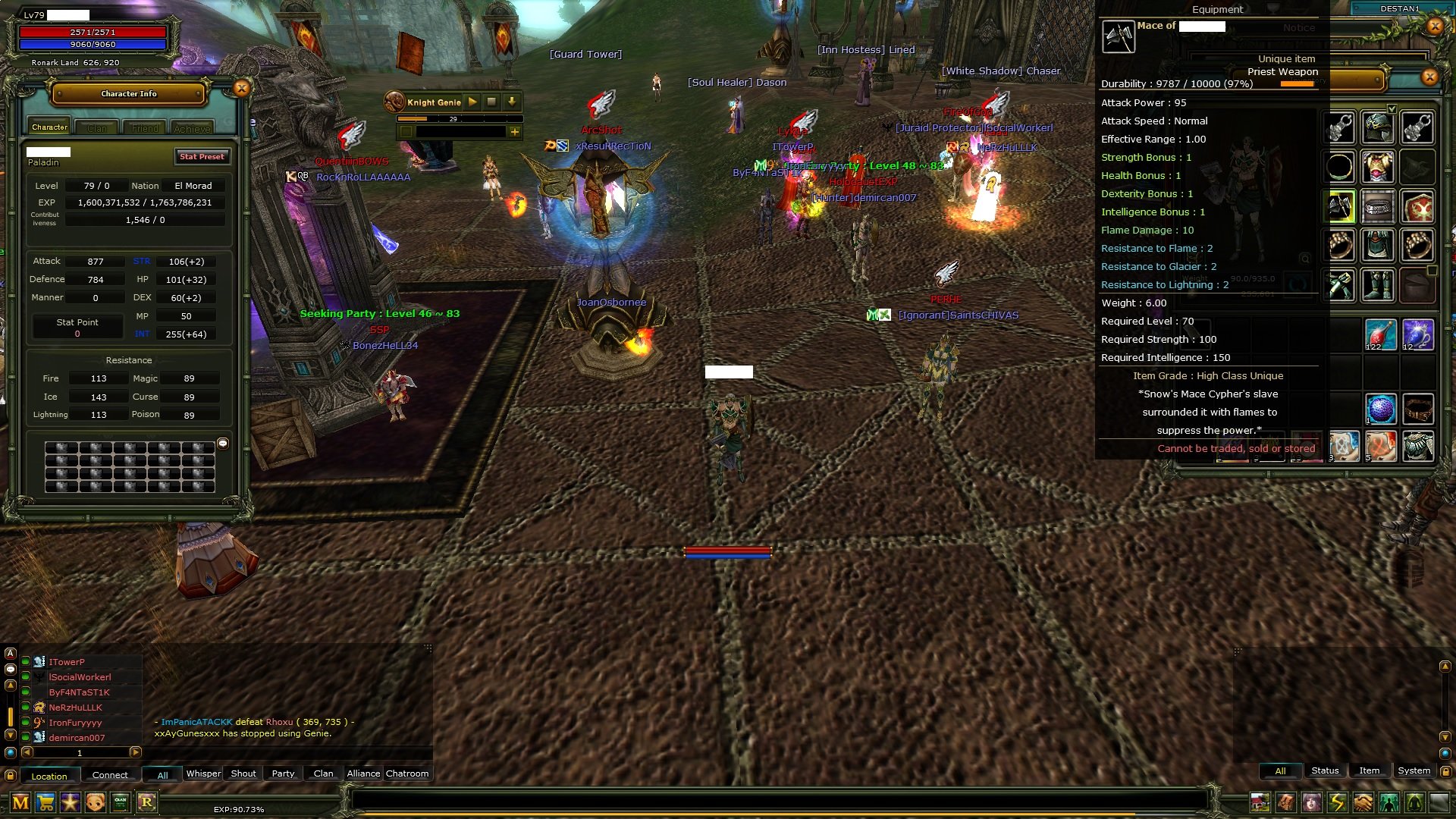Switch chat to the Whisper channel
This screenshot has height=819, width=1456.
(203, 773)
